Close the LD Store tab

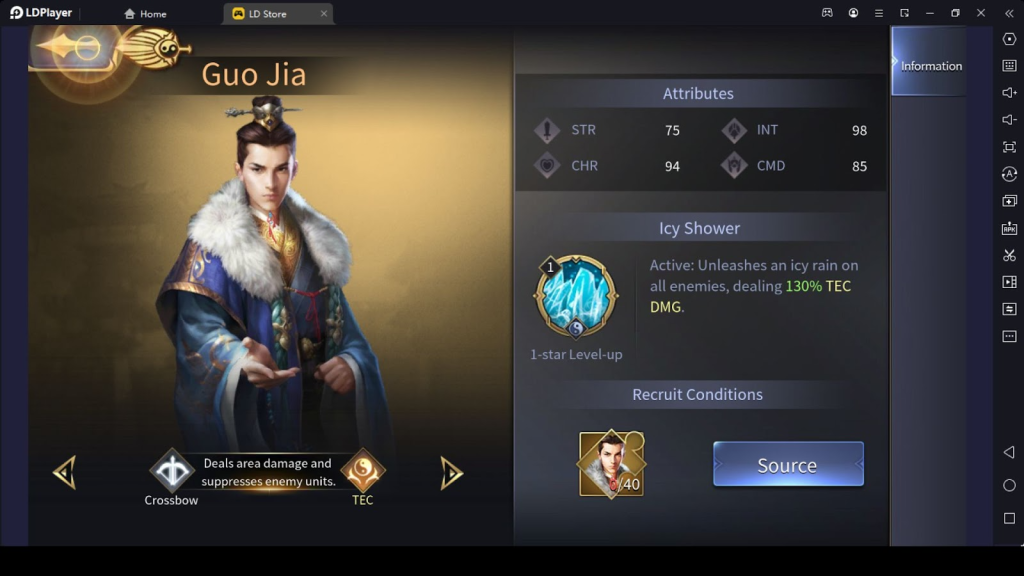pos(324,14)
